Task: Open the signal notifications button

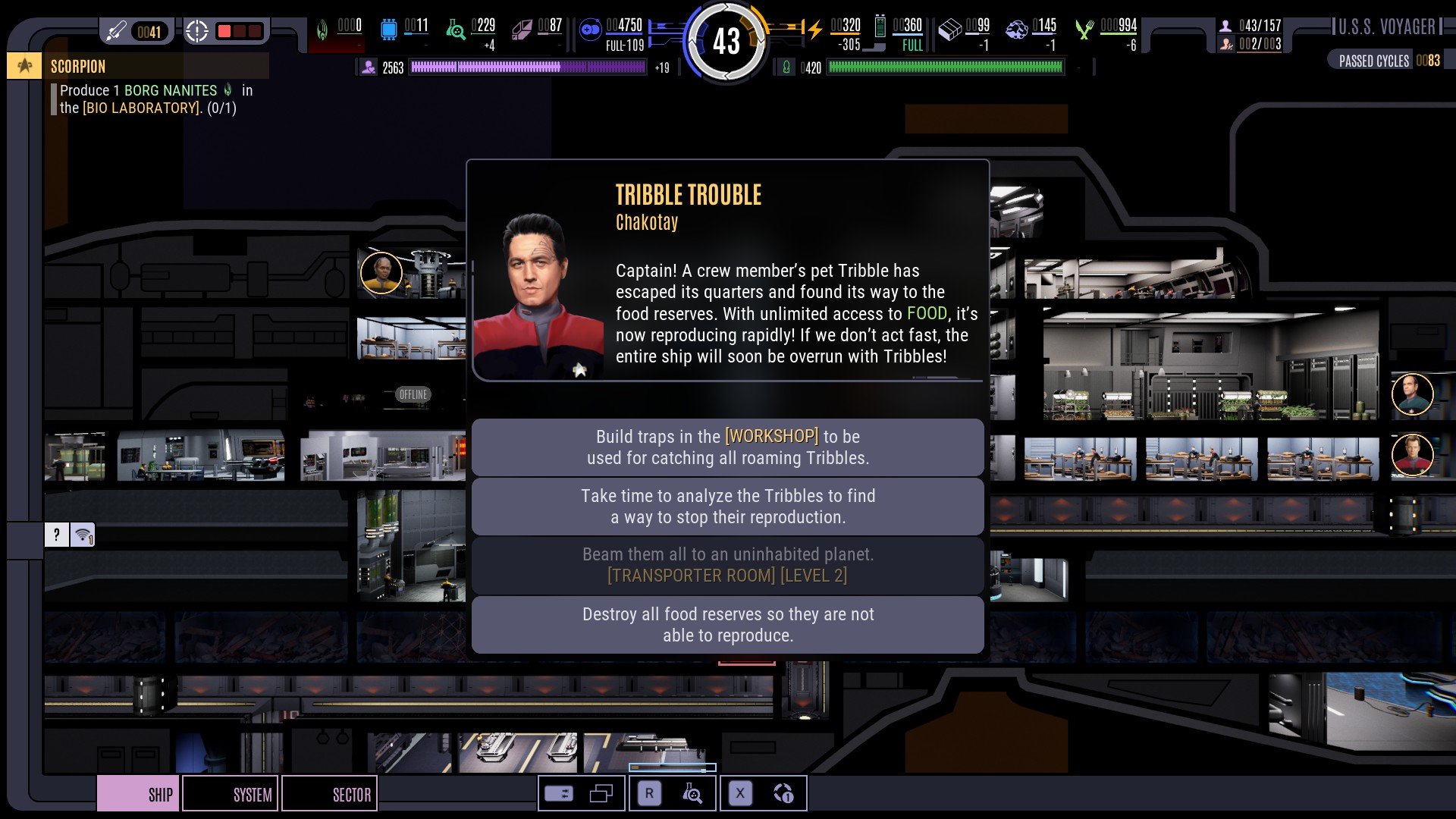Action: tap(83, 535)
